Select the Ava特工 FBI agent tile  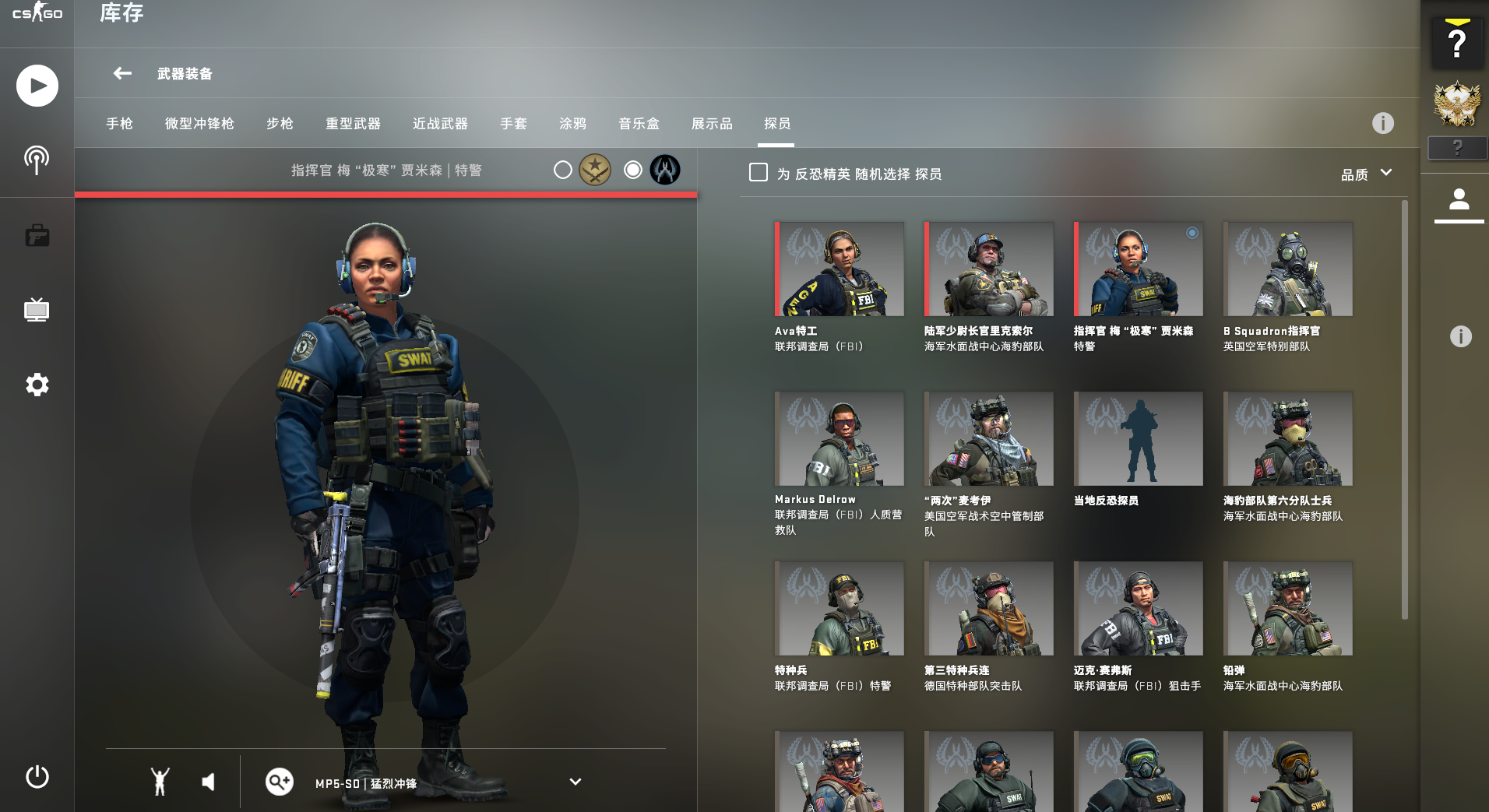point(840,269)
